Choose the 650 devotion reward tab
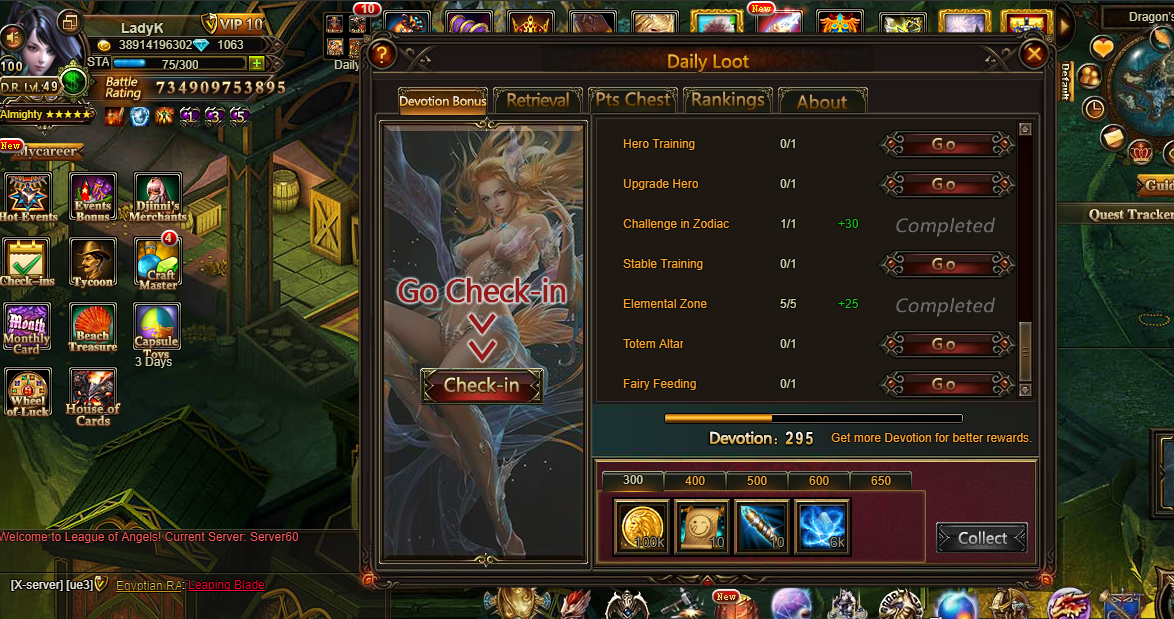 tap(880, 481)
